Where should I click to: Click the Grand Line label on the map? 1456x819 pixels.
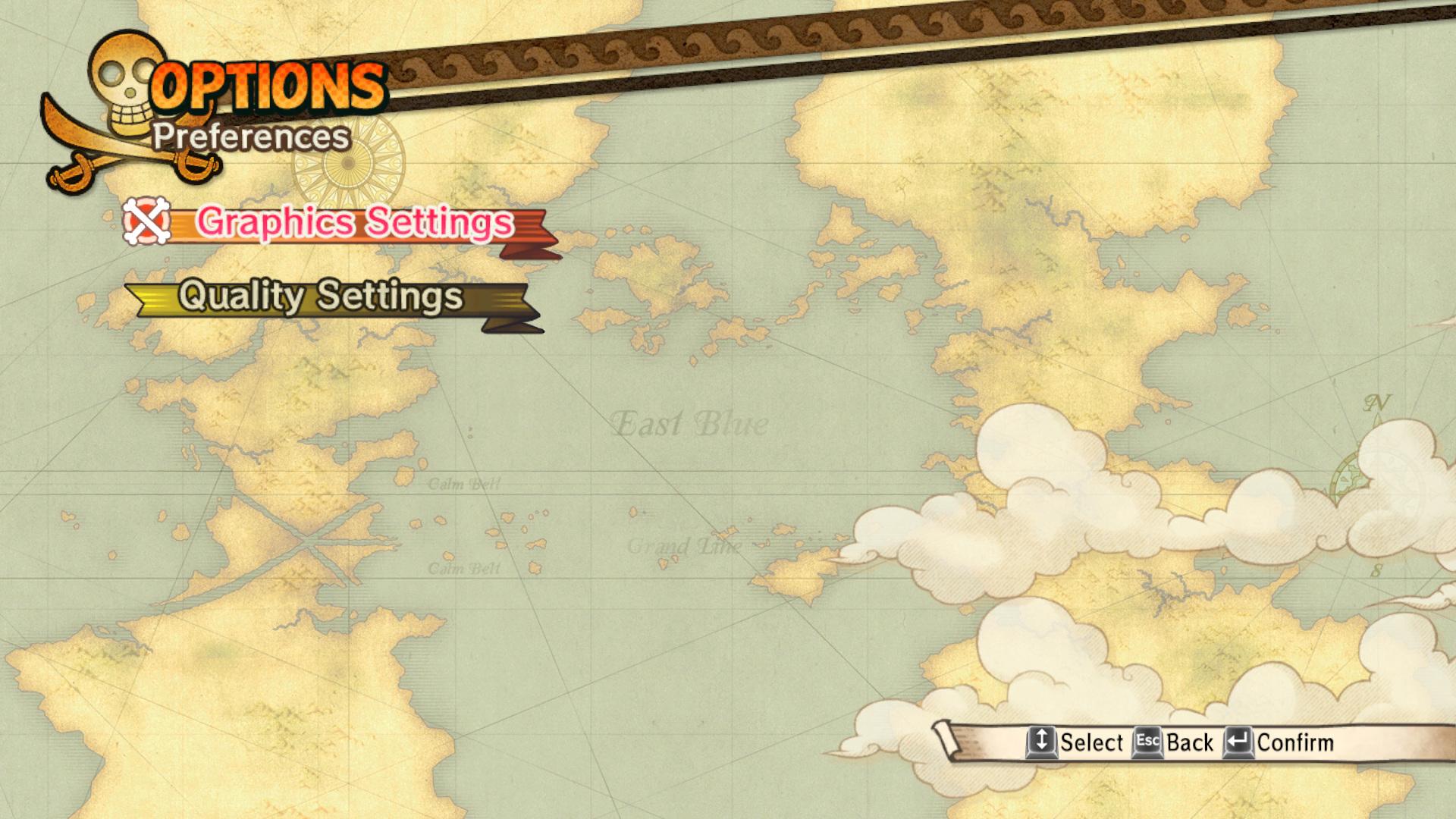tap(684, 545)
